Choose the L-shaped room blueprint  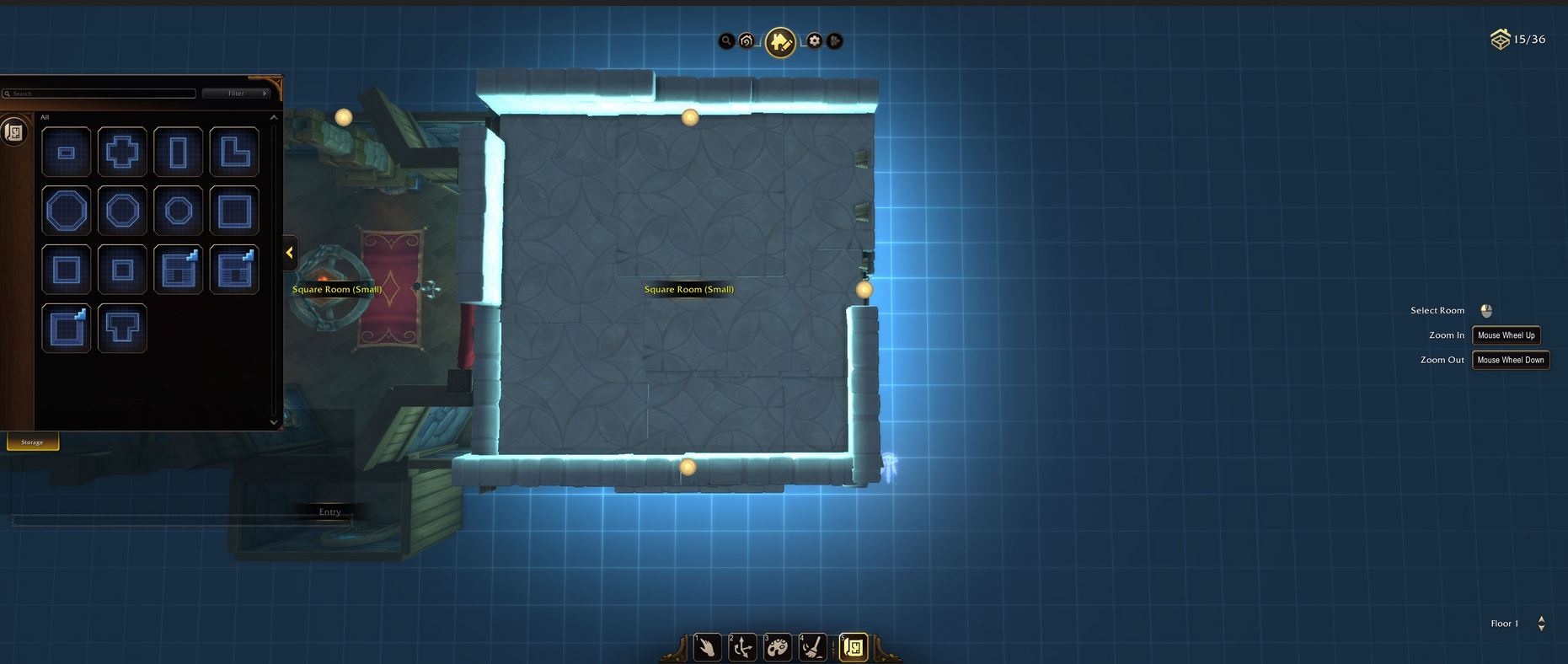point(234,153)
